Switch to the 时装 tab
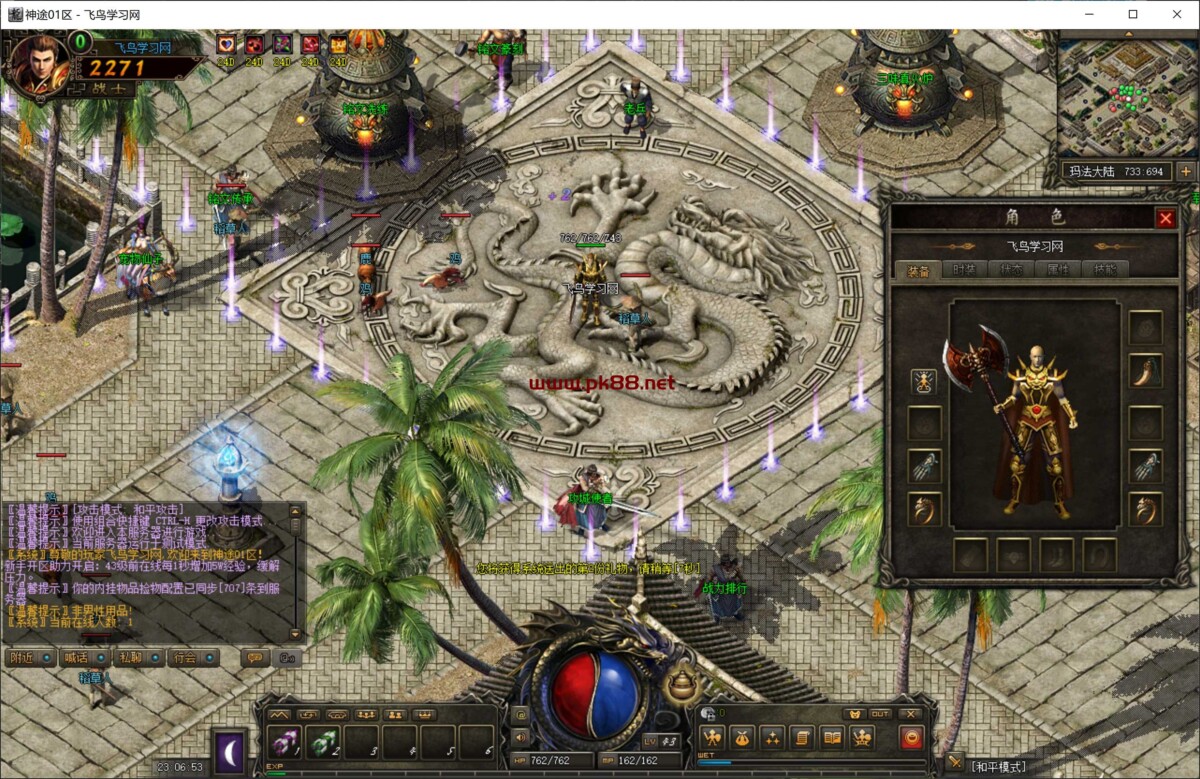 (964, 269)
